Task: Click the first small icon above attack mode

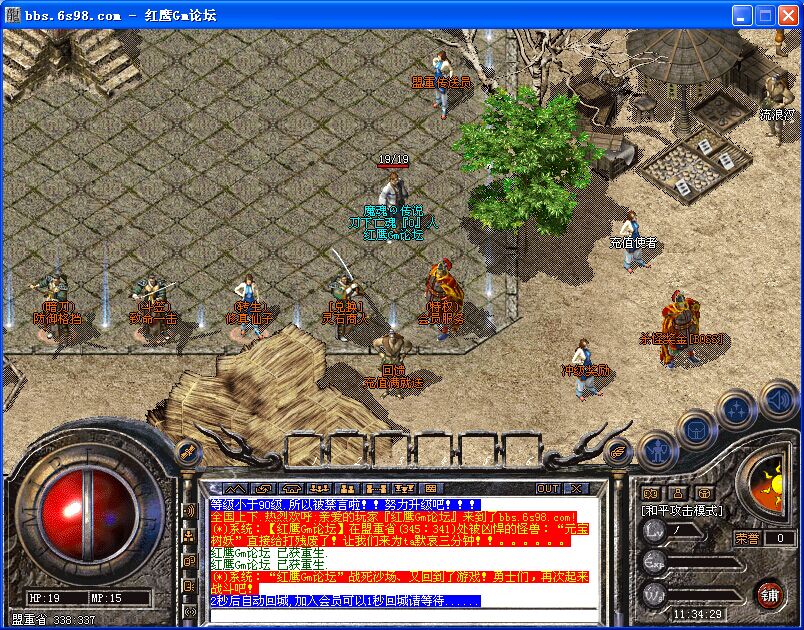Action: pyautogui.click(x=651, y=493)
